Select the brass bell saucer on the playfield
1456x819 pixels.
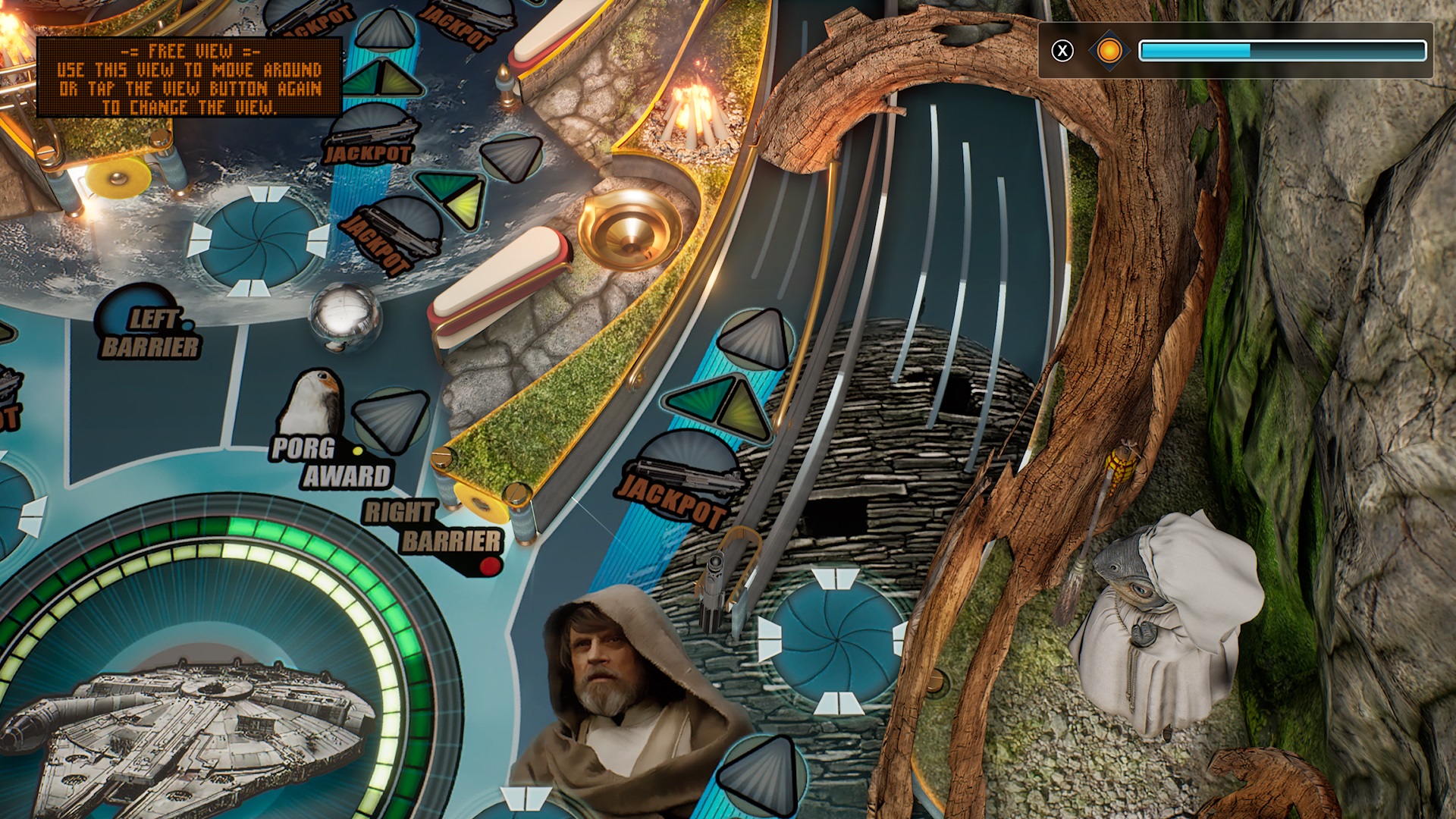click(x=628, y=227)
